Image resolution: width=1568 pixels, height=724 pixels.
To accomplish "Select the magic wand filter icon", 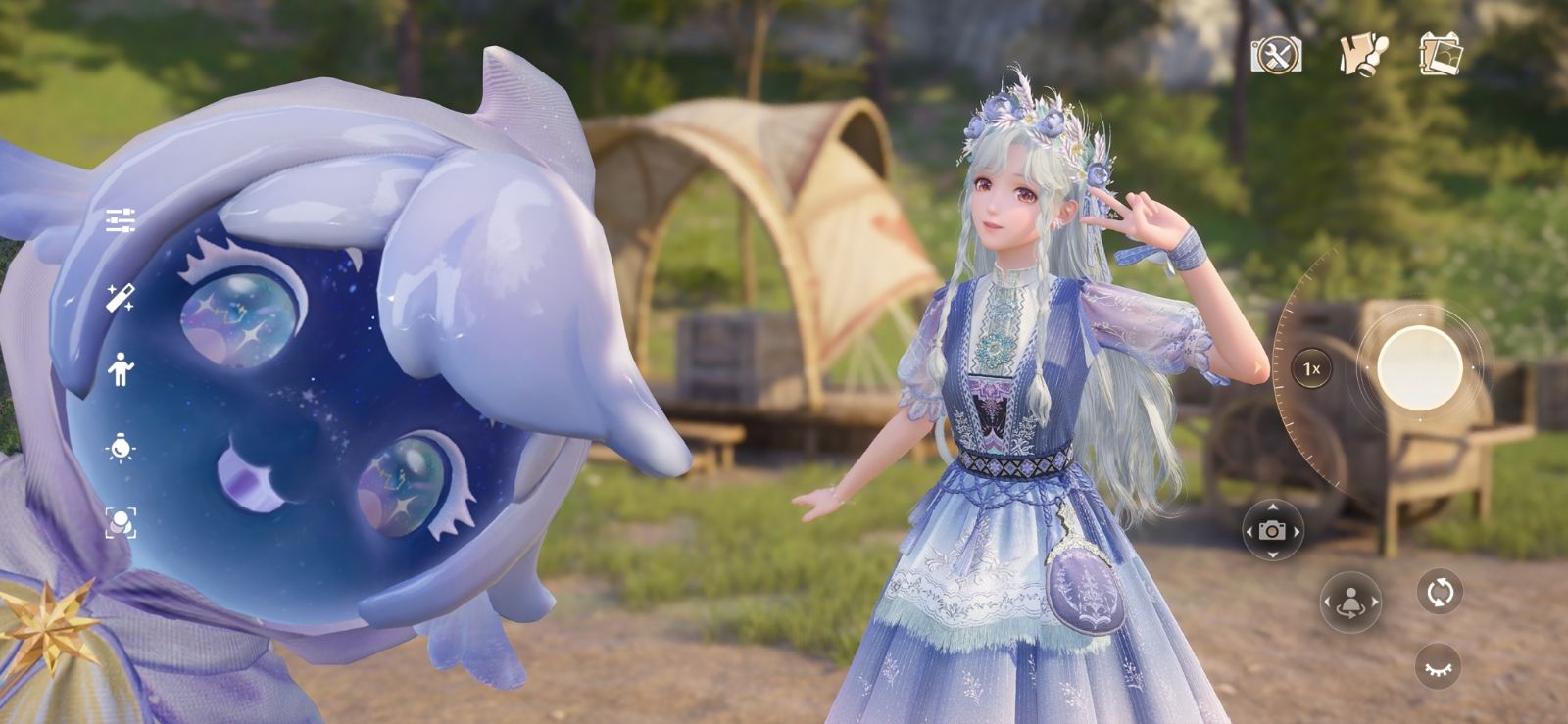I will coord(121,298).
